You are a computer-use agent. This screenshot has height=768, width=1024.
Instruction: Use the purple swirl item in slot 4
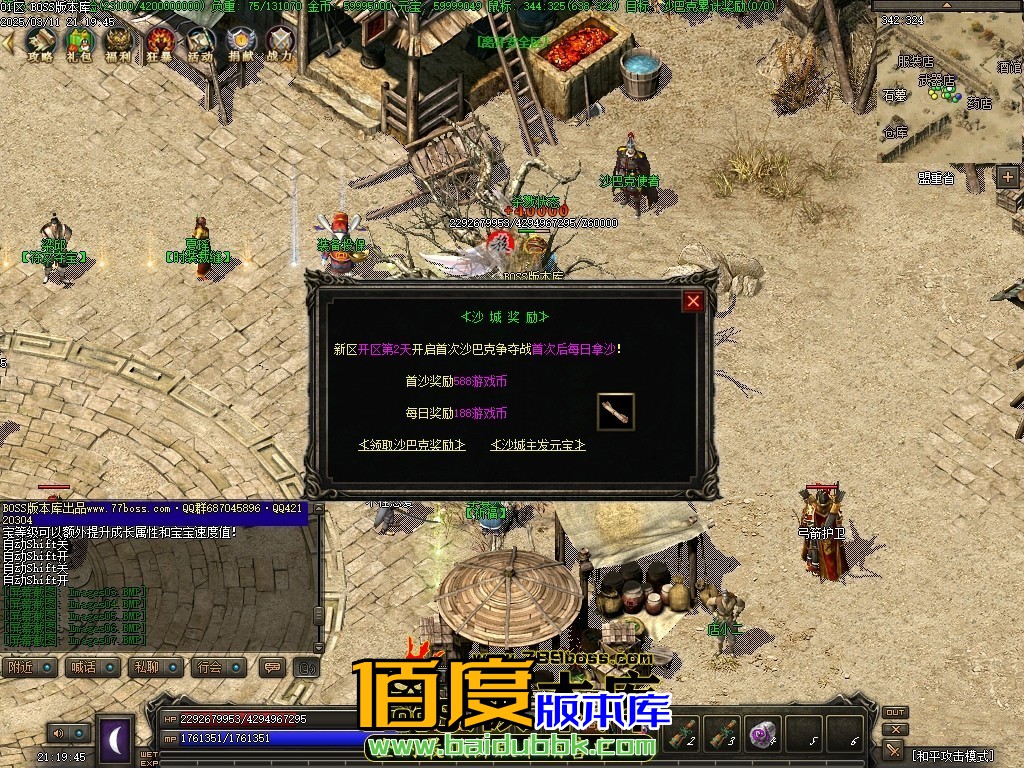(765, 732)
